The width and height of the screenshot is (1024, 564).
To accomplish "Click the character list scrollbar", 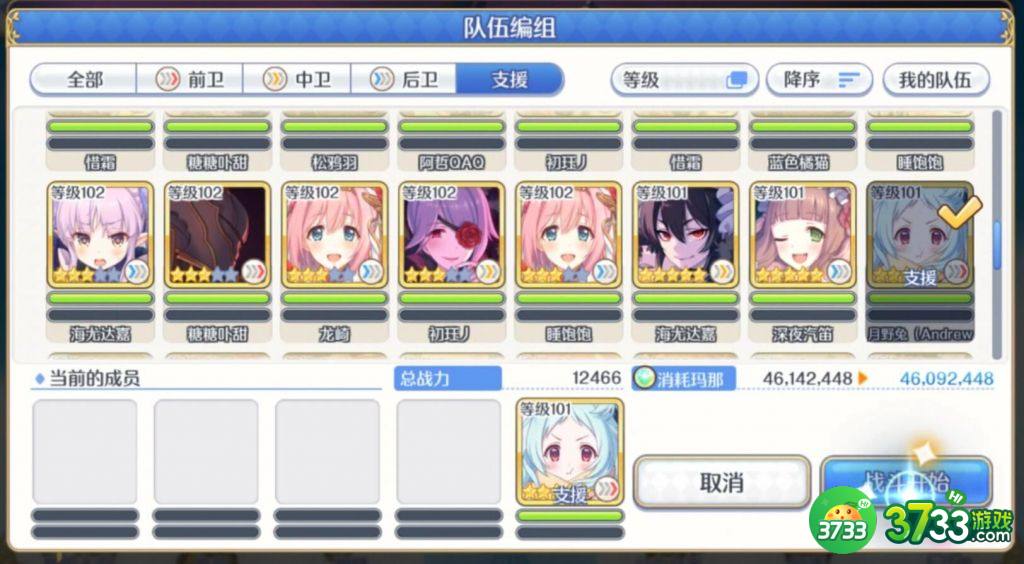I will pyautogui.click(x=996, y=236).
